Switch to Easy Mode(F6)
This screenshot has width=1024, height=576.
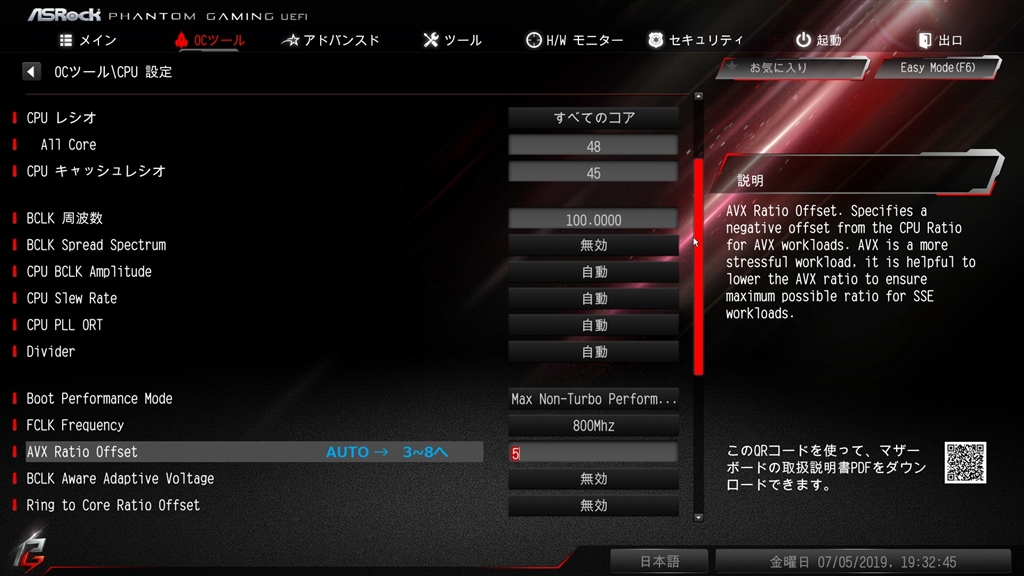click(x=936, y=68)
